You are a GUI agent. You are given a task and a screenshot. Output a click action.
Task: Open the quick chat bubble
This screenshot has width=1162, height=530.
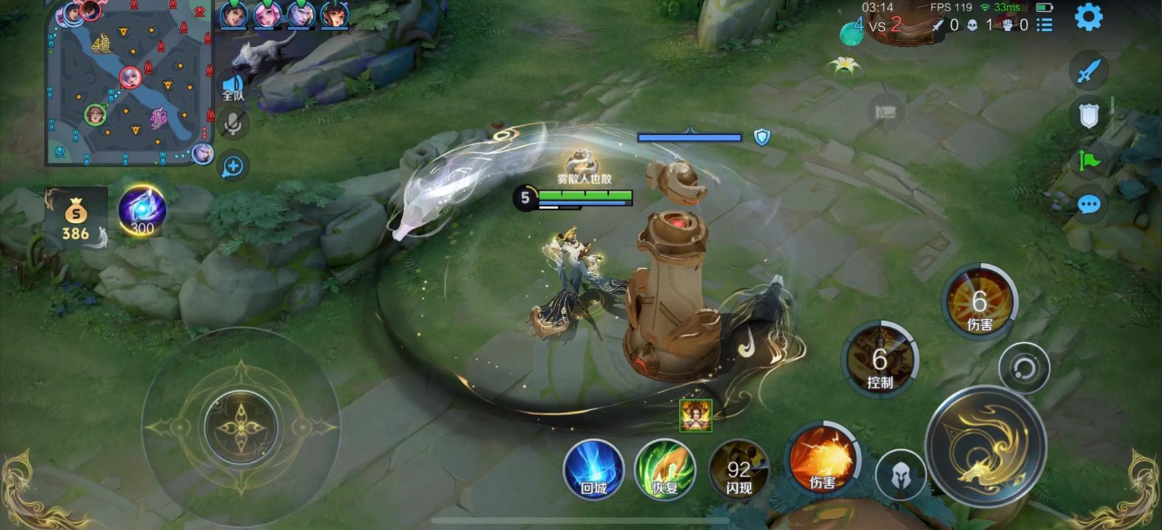click(1089, 205)
